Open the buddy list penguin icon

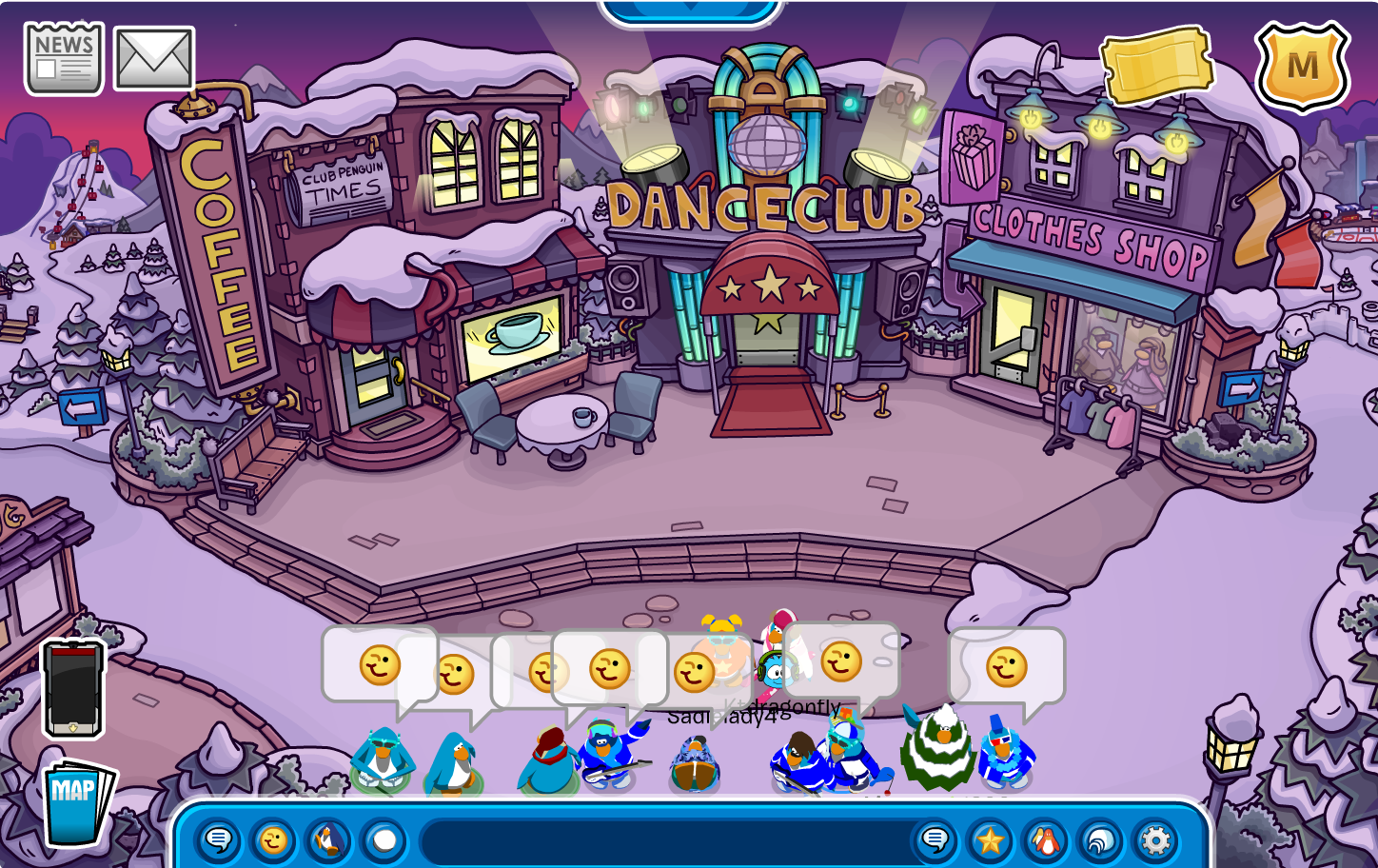(x=1045, y=840)
